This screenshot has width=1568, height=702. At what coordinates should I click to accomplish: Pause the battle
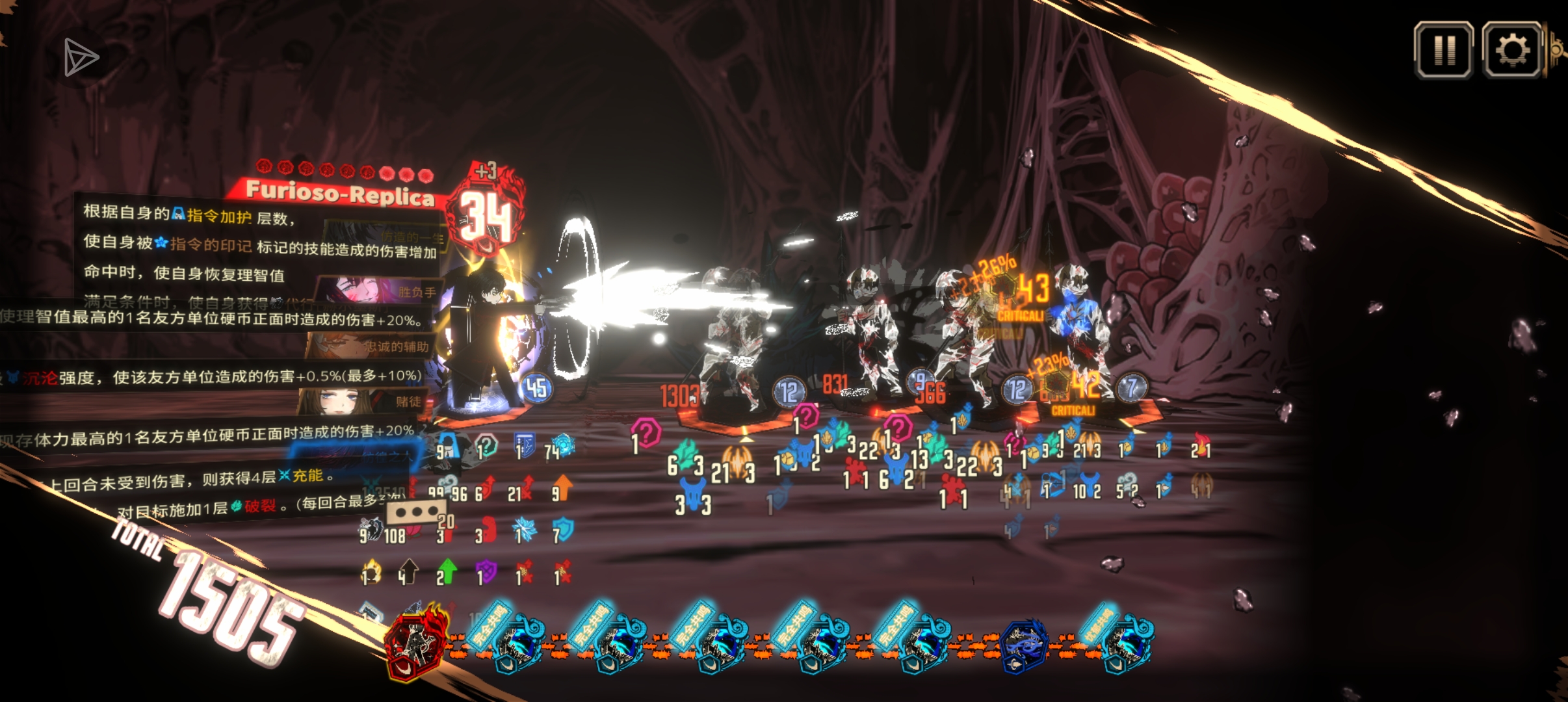(x=1444, y=50)
